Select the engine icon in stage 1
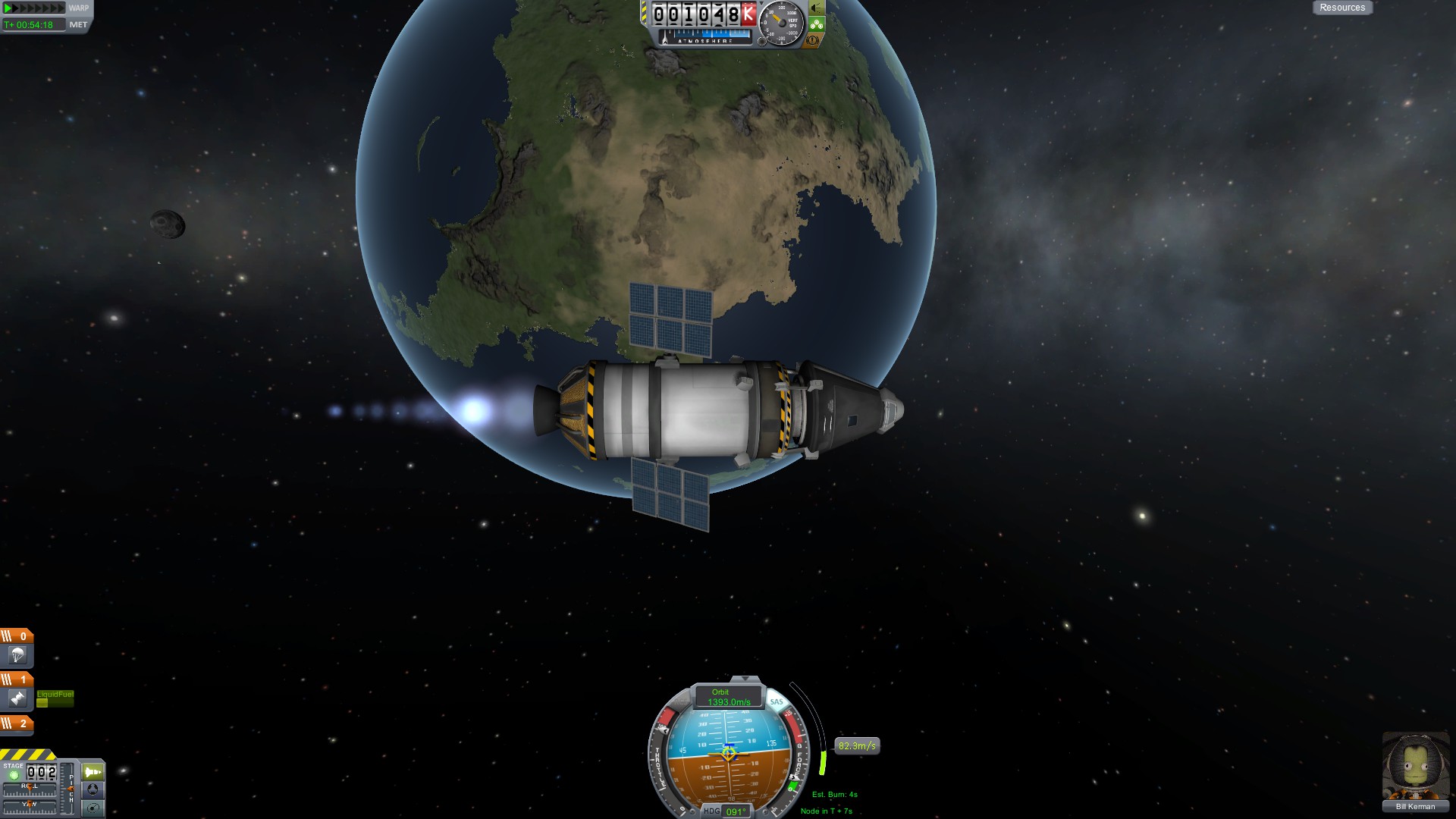This screenshot has height=819, width=1456. [17, 698]
